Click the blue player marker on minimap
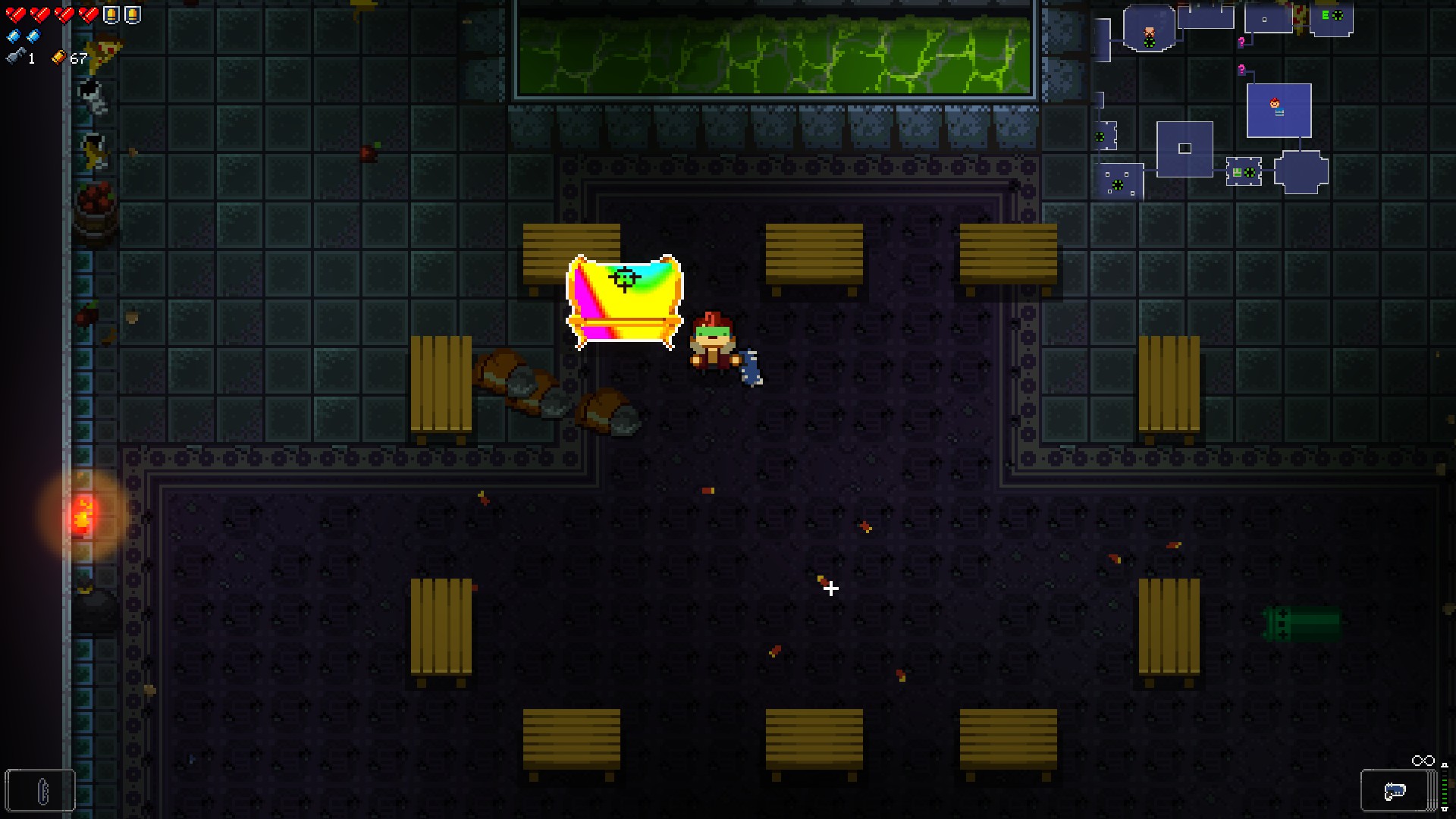 1276,105
